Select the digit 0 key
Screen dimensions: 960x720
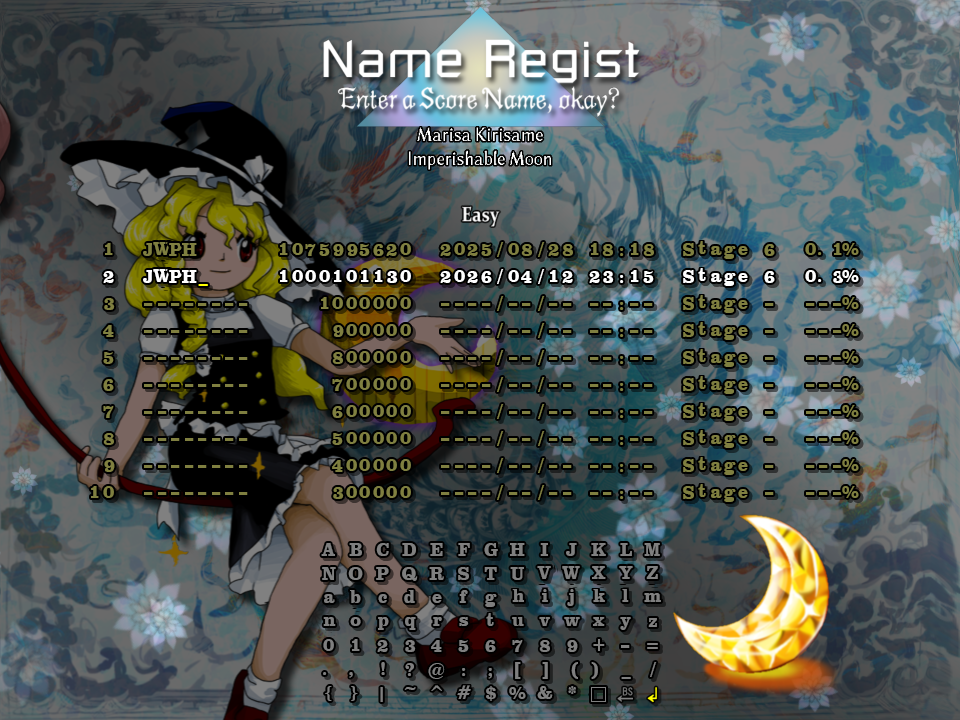pos(329,646)
